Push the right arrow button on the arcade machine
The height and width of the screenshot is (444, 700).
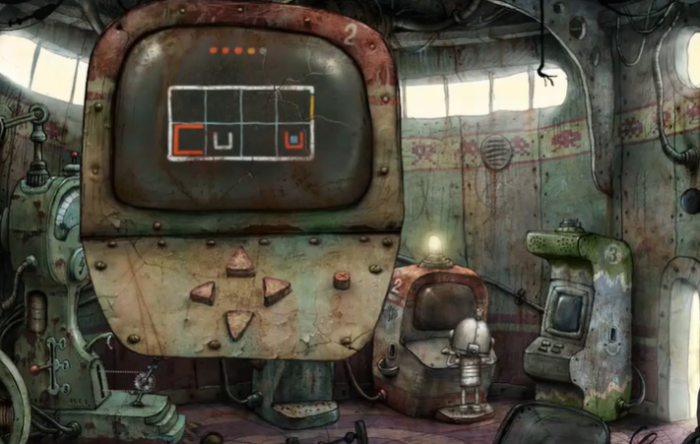[276, 290]
